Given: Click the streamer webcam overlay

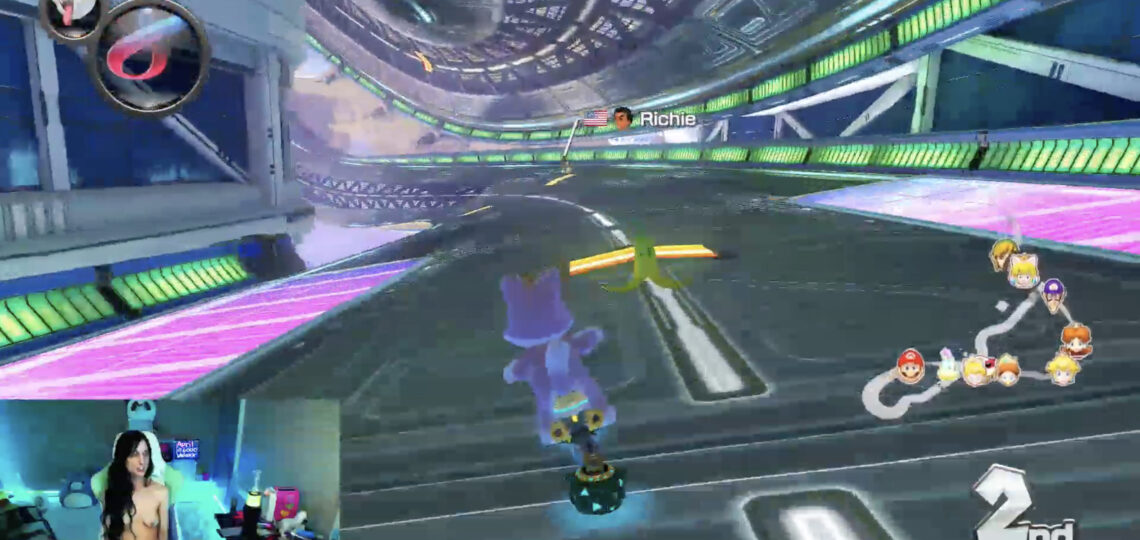Looking at the screenshot, I should pos(170,470).
